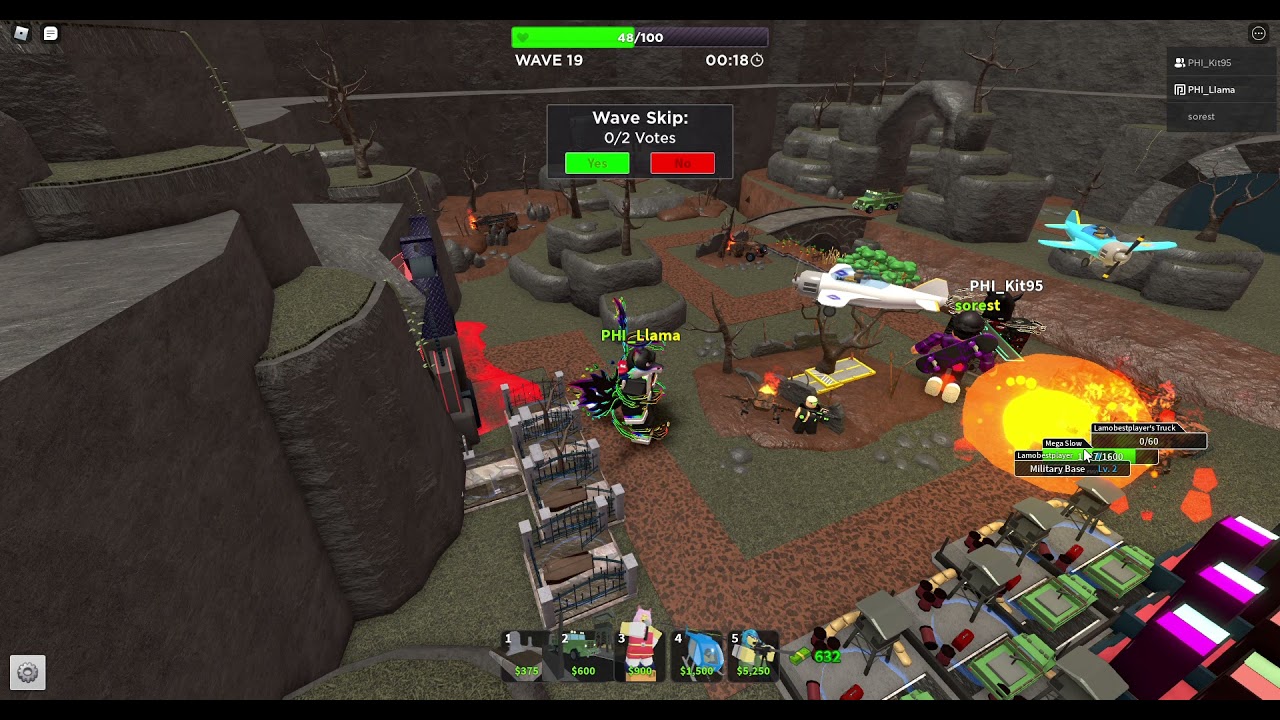Vote No on the wave skip

[682, 163]
